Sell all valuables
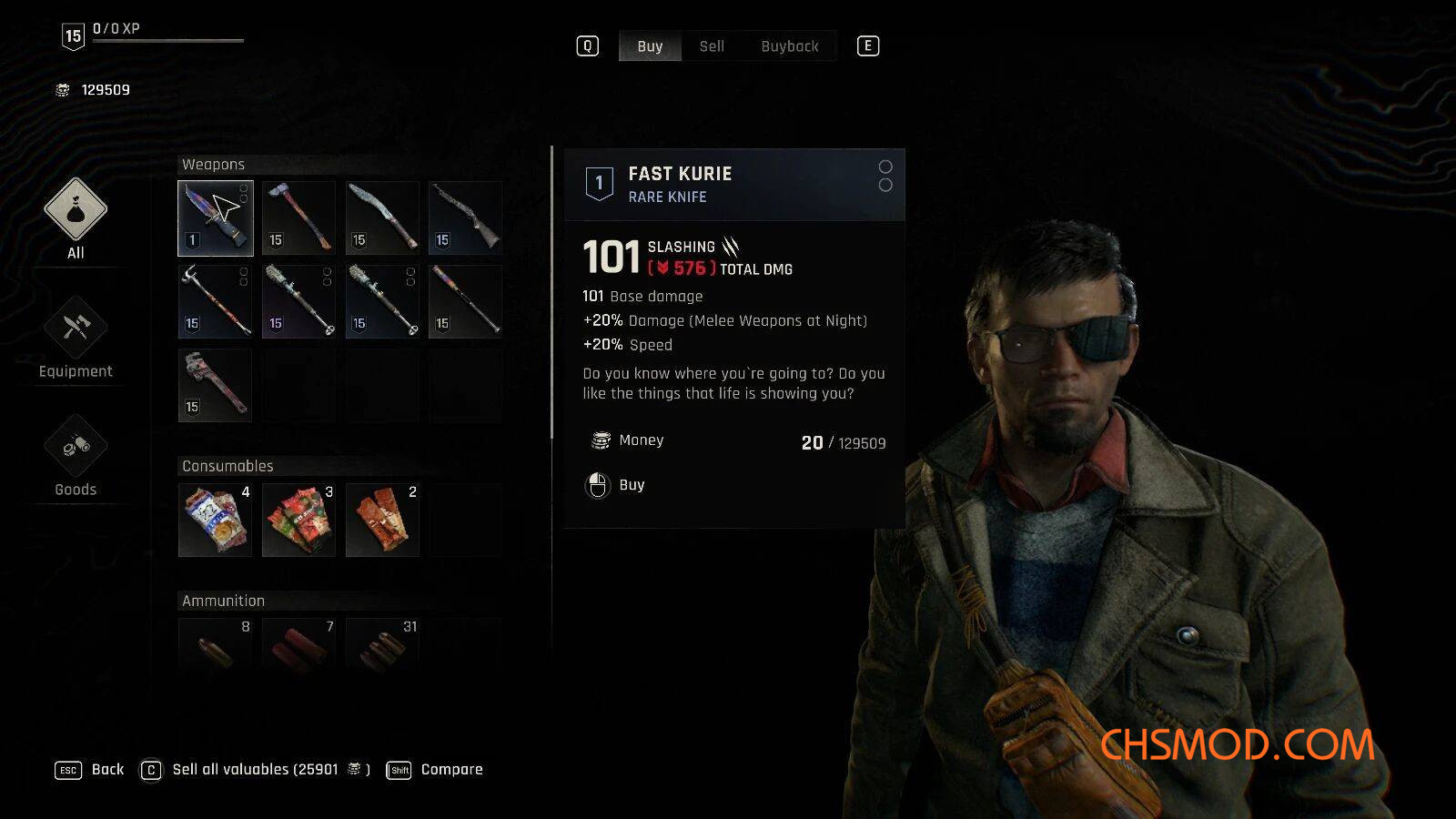The width and height of the screenshot is (1456, 819). click(255, 770)
